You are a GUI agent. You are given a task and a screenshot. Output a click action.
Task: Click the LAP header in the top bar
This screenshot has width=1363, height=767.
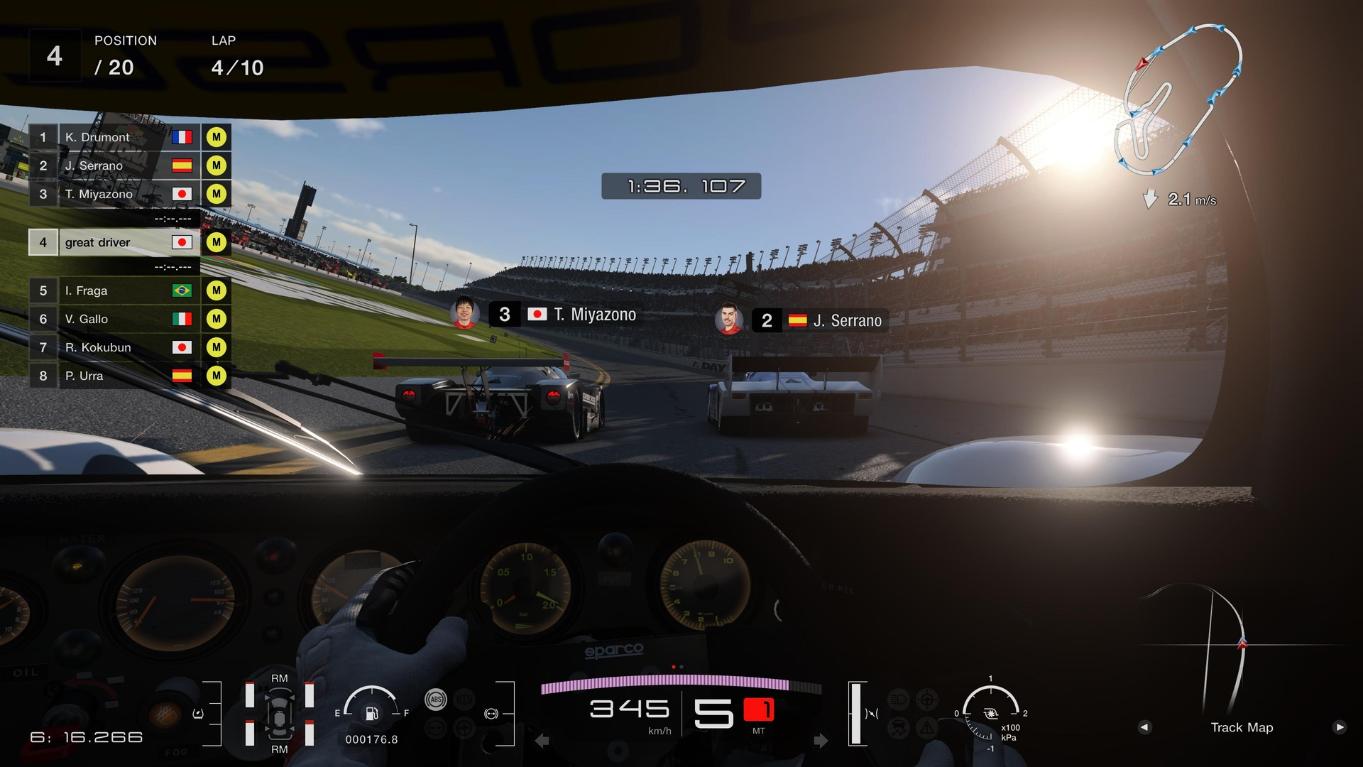pos(223,41)
